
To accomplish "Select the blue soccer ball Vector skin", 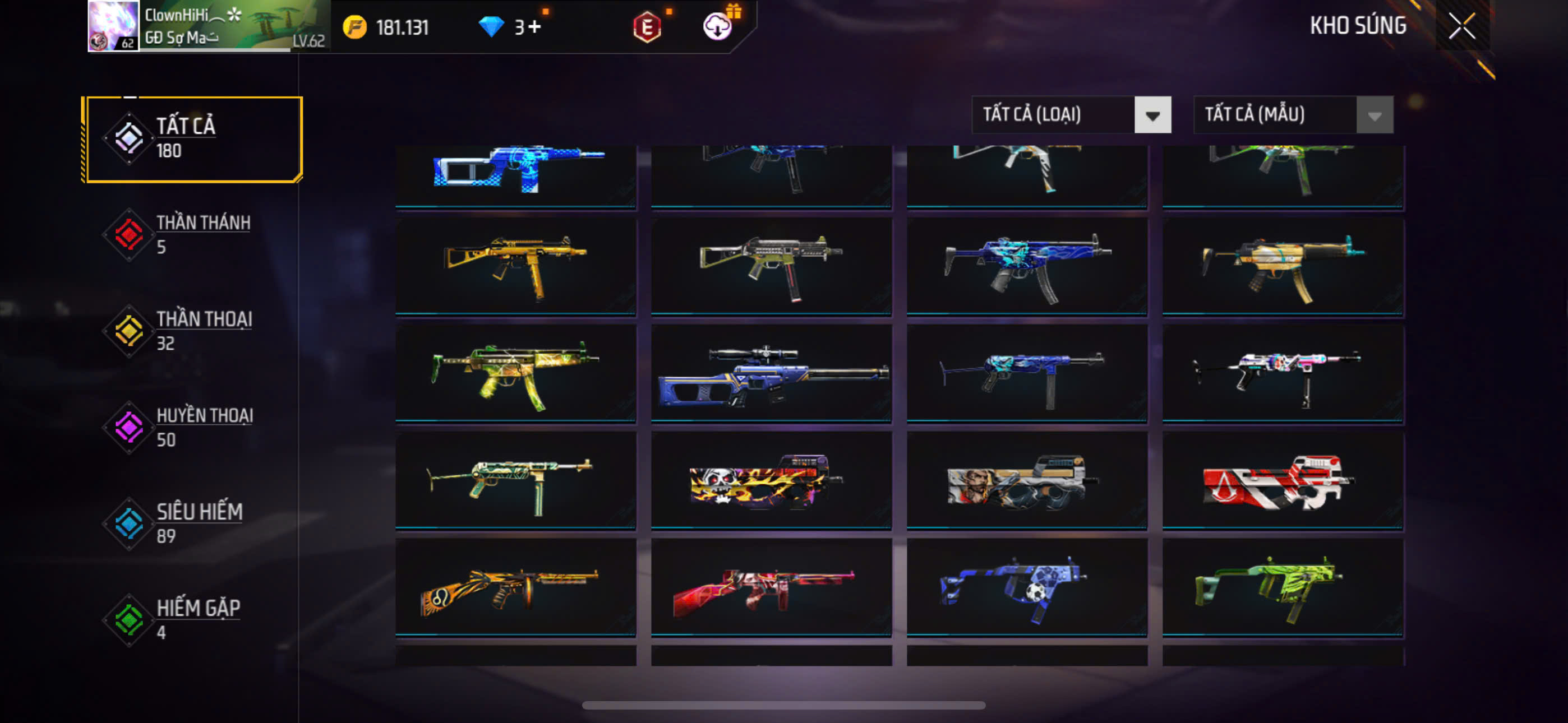I will pos(1026,587).
